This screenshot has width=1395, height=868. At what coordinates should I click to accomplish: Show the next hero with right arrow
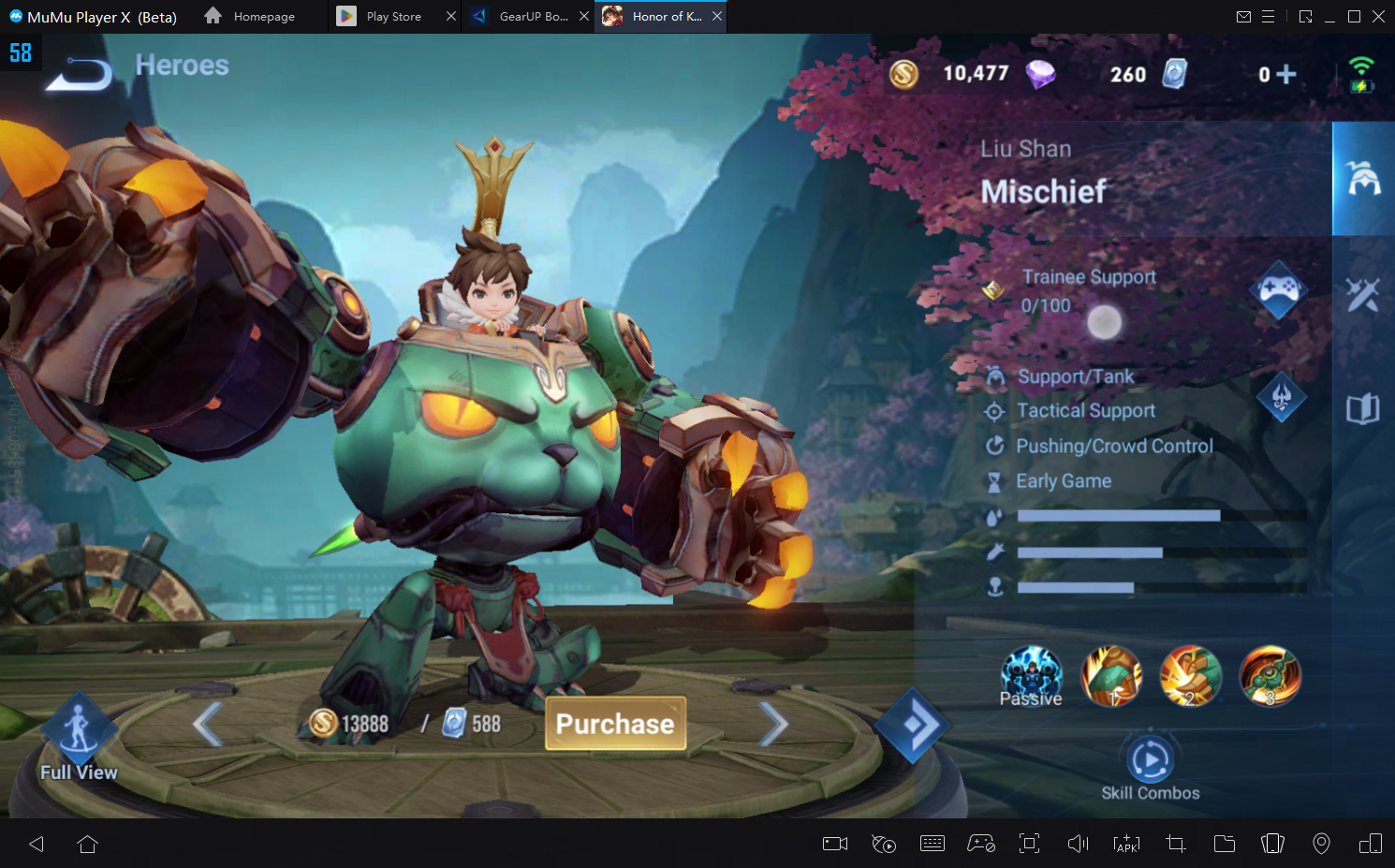click(773, 724)
